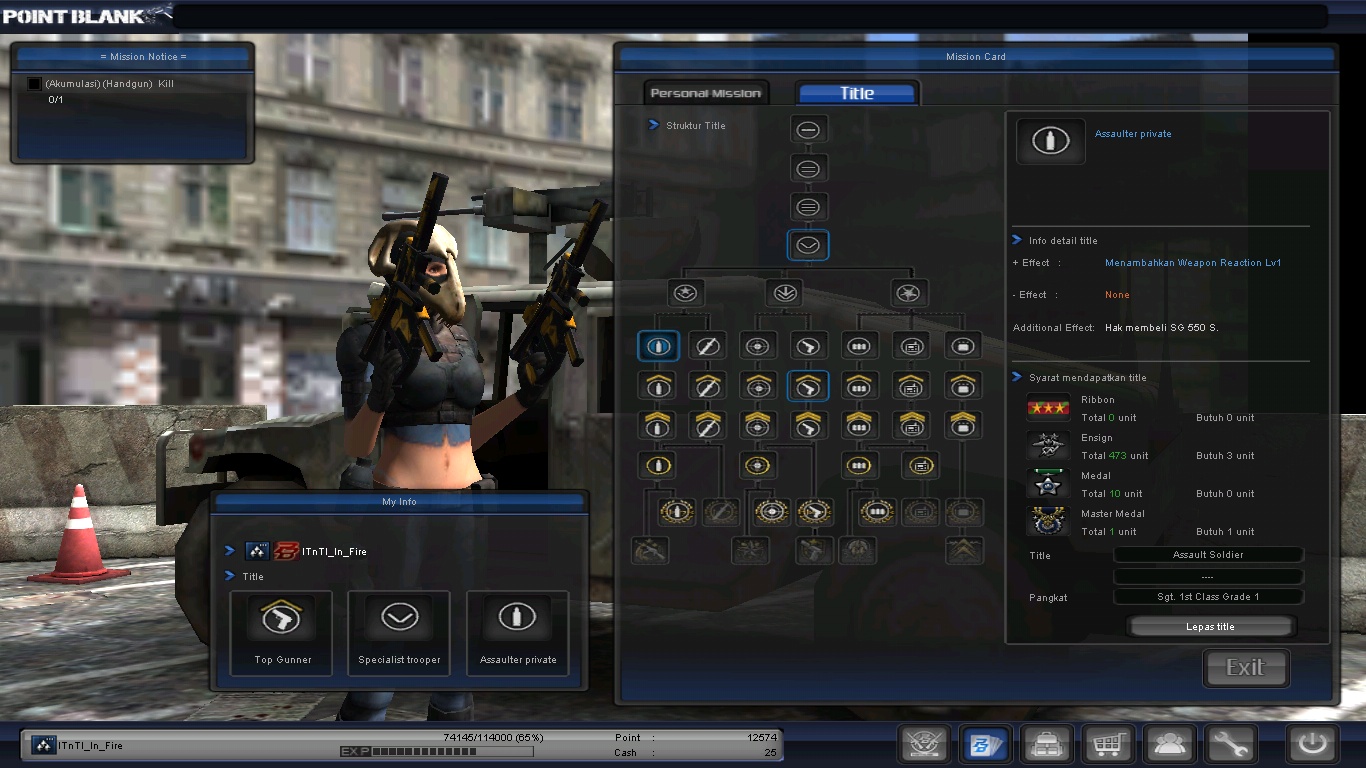Screen dimensions: 1366x768
Task: Click the Exit button
Action: point(1245,668)
